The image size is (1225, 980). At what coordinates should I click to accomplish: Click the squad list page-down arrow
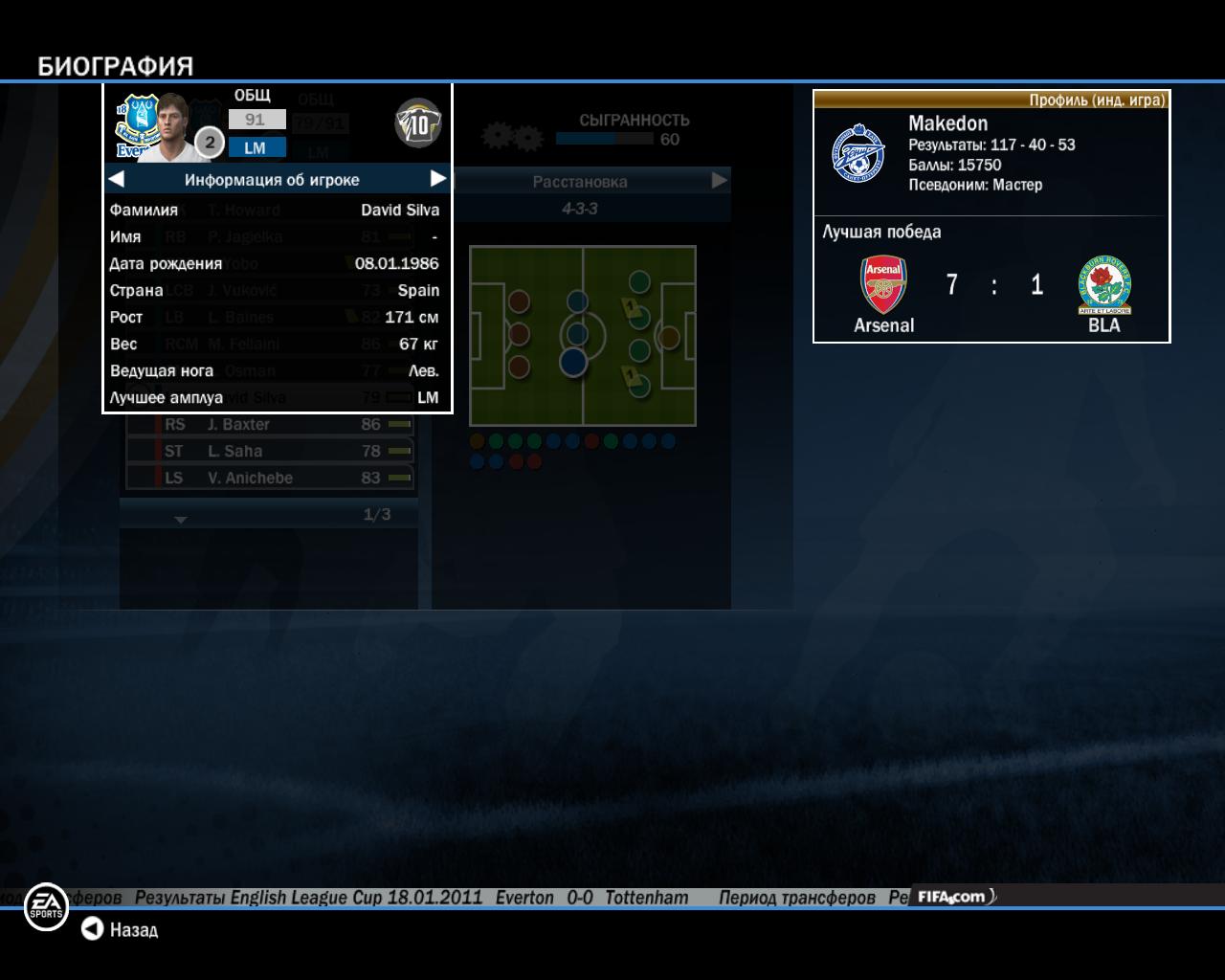180,520
